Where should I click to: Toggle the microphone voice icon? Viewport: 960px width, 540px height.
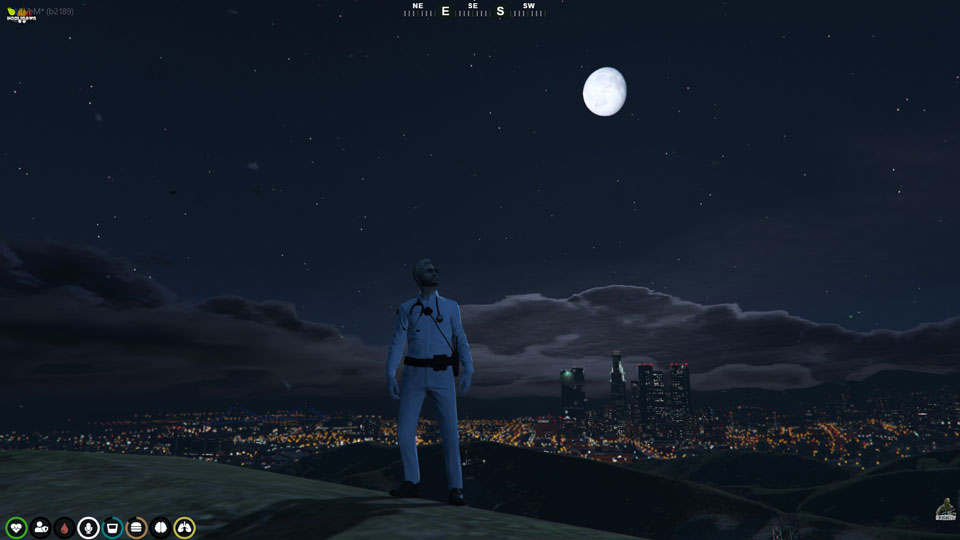click(88, 527)
